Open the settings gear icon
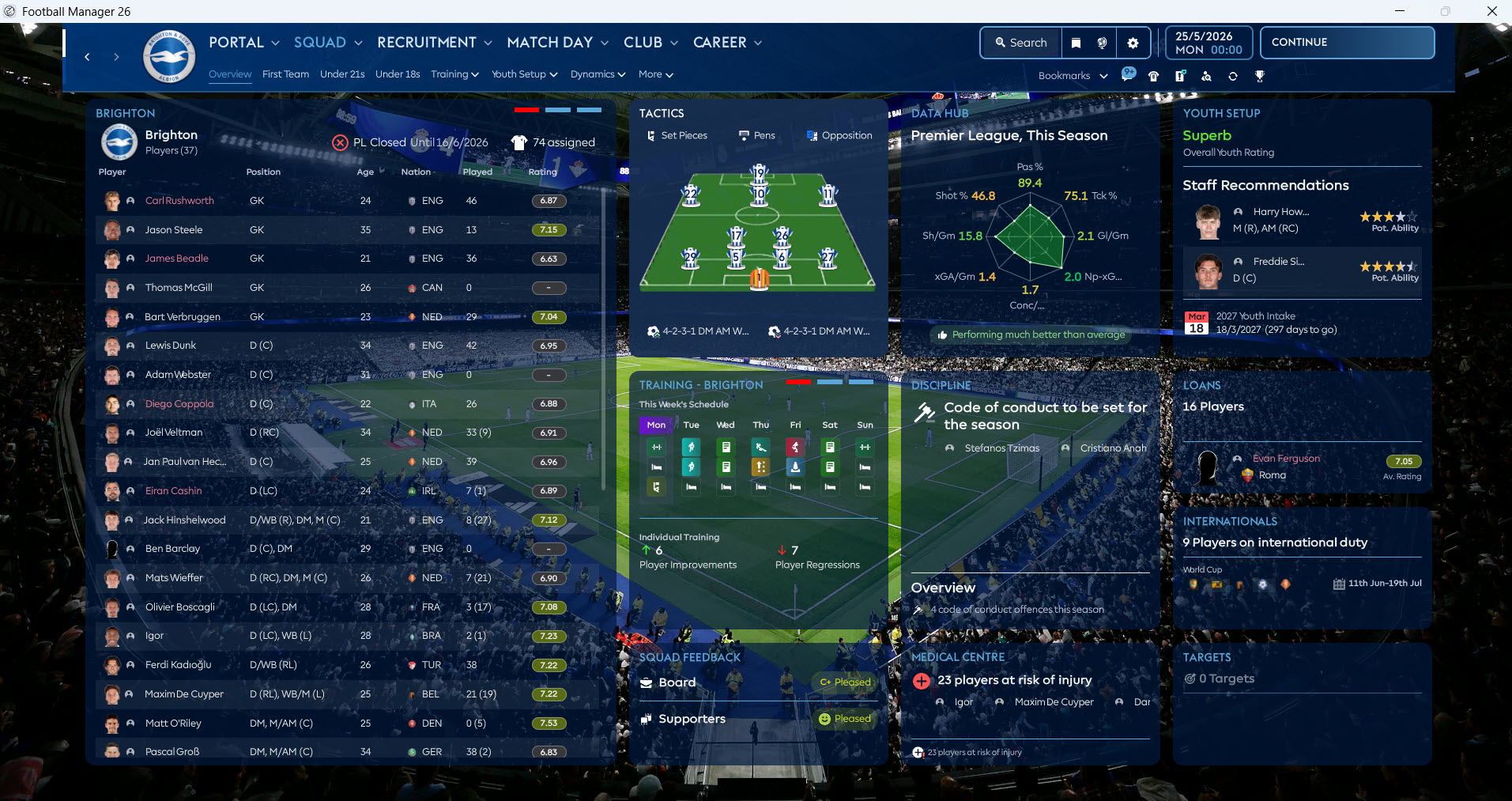The image size is (1512, 801). click(1133, 43)
